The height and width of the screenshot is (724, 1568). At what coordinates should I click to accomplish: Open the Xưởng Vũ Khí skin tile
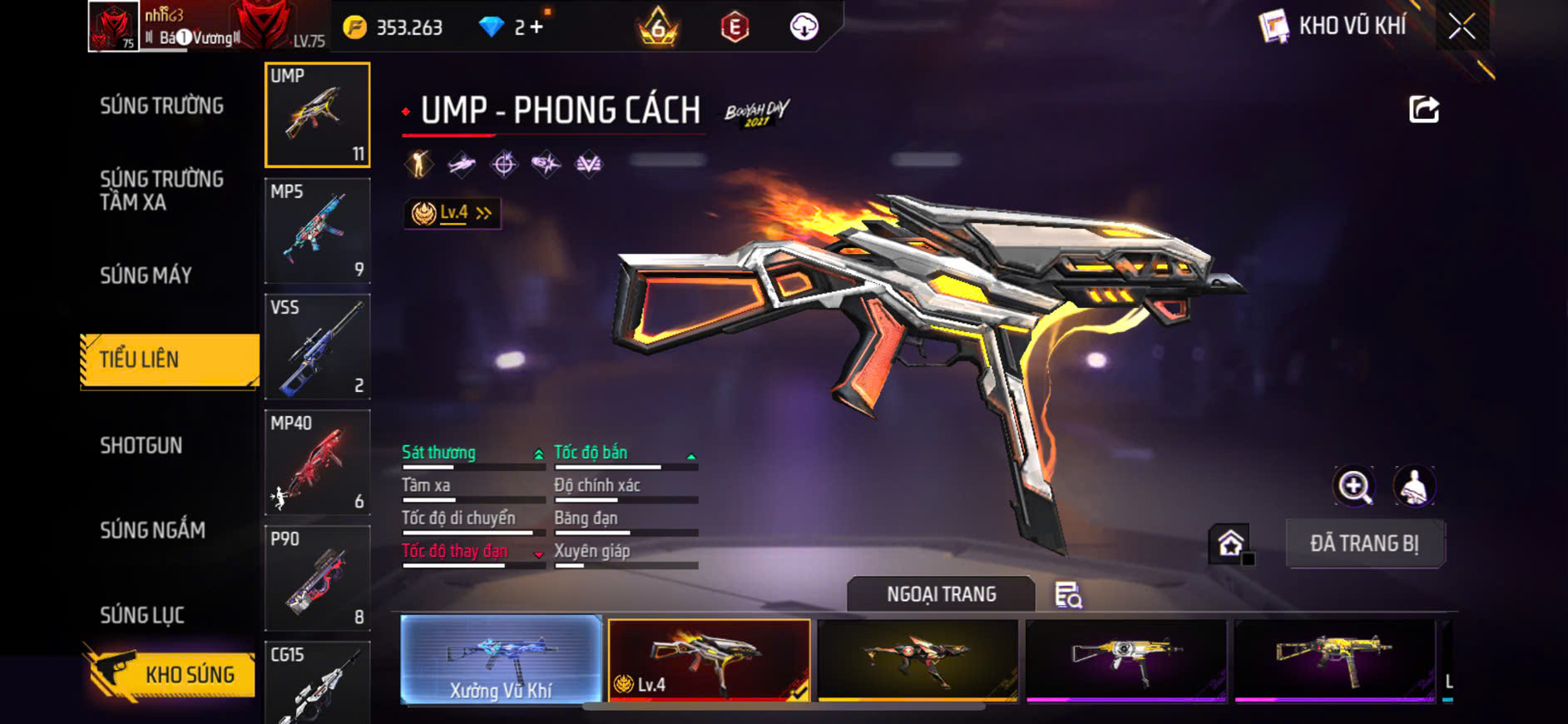coord(501,660)
